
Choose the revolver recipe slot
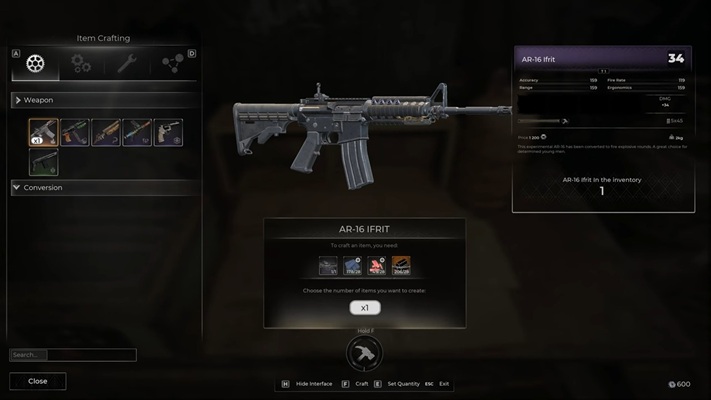(x=168, y=133)
